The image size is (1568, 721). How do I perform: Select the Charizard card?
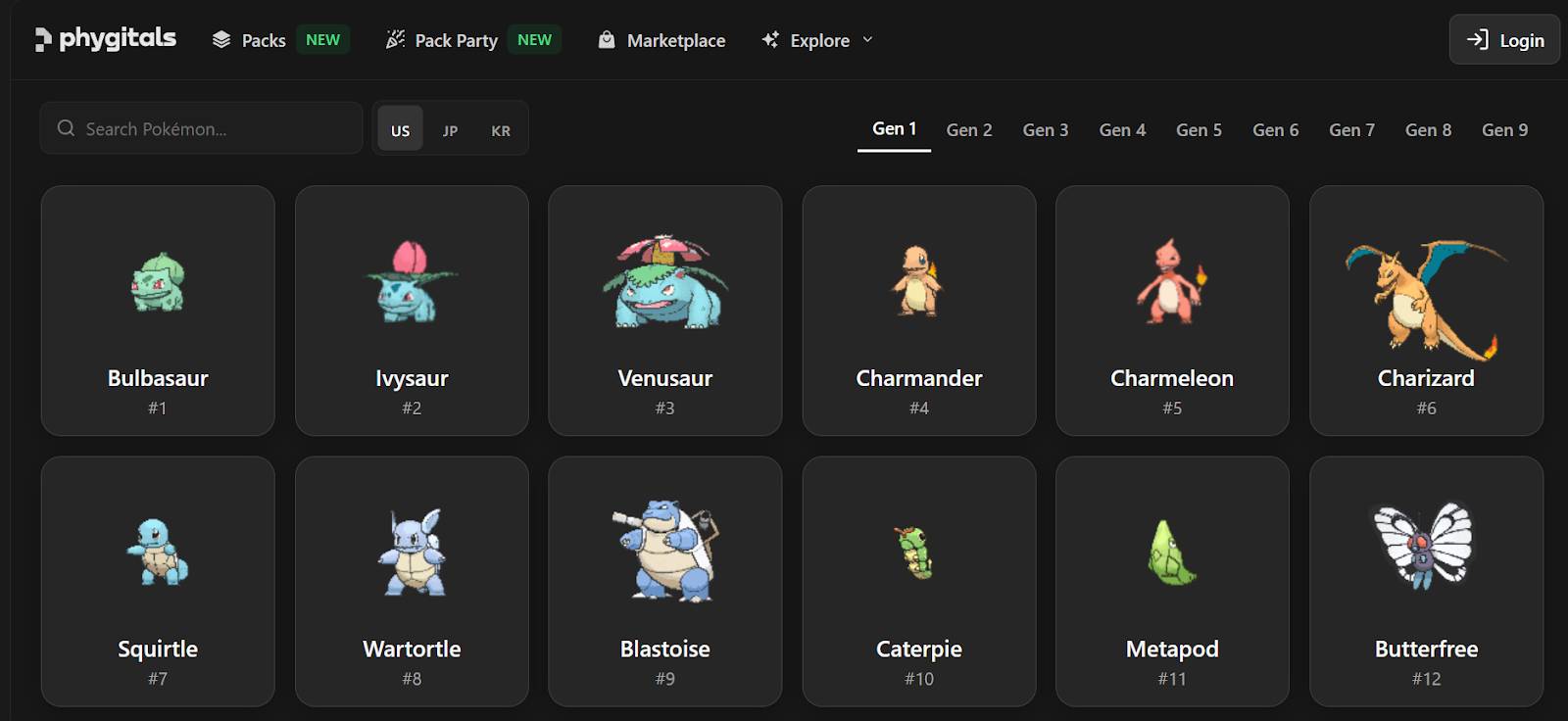pos(1426,311)
